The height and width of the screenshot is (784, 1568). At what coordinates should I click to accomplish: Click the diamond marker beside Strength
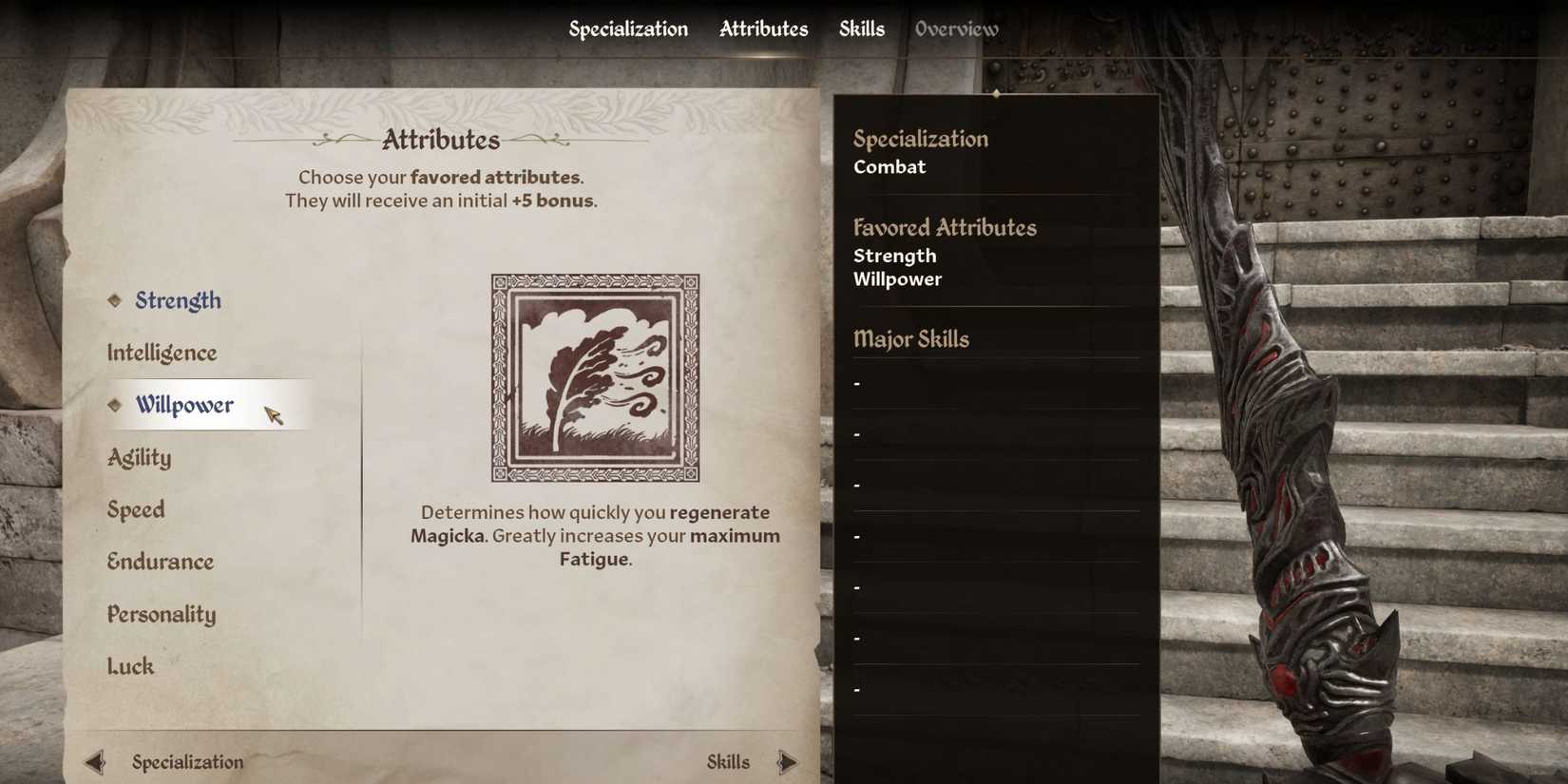pyautogui.click(x=113, y=300)
